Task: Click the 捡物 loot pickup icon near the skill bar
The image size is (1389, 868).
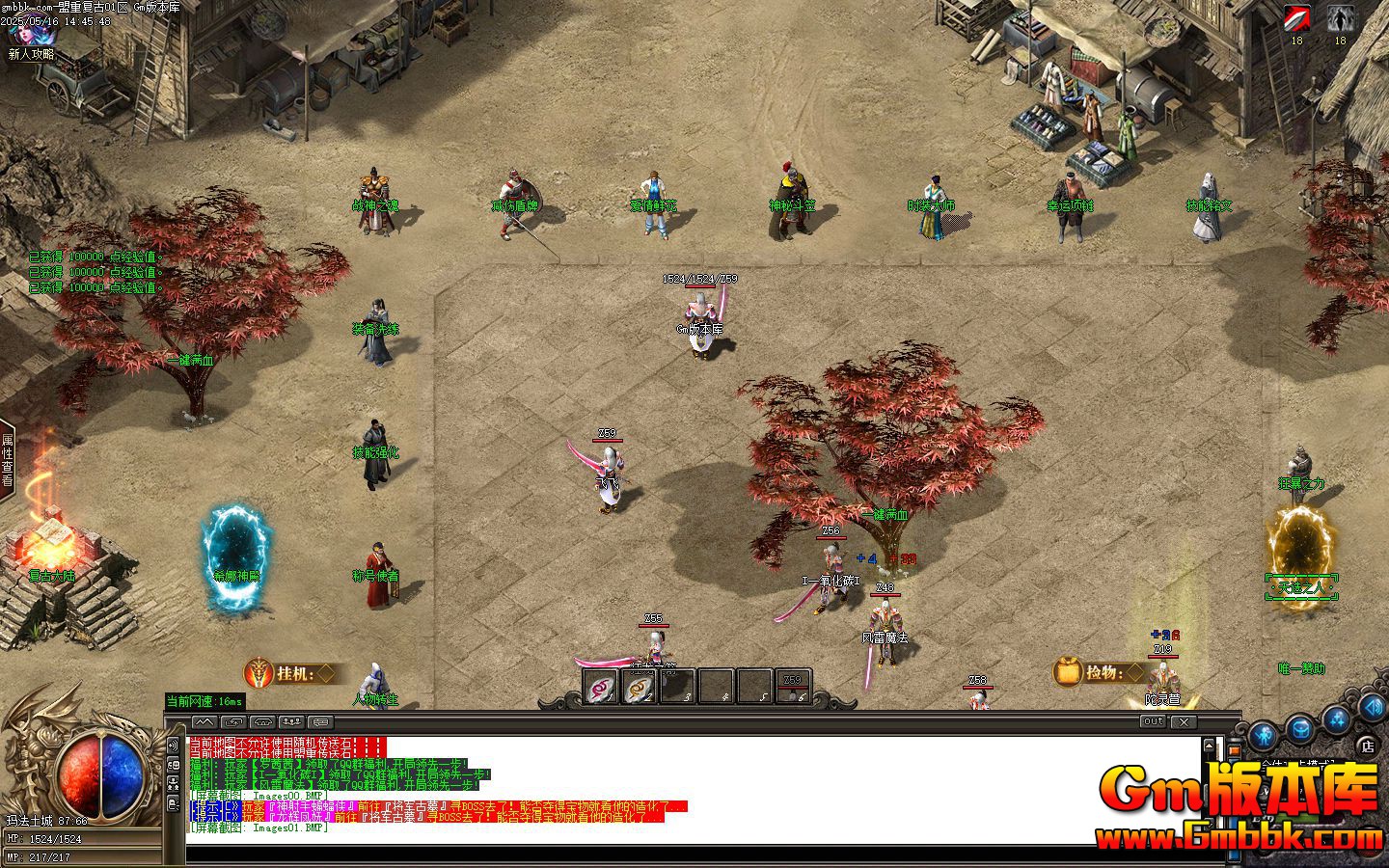Action: click(1068, 673)
